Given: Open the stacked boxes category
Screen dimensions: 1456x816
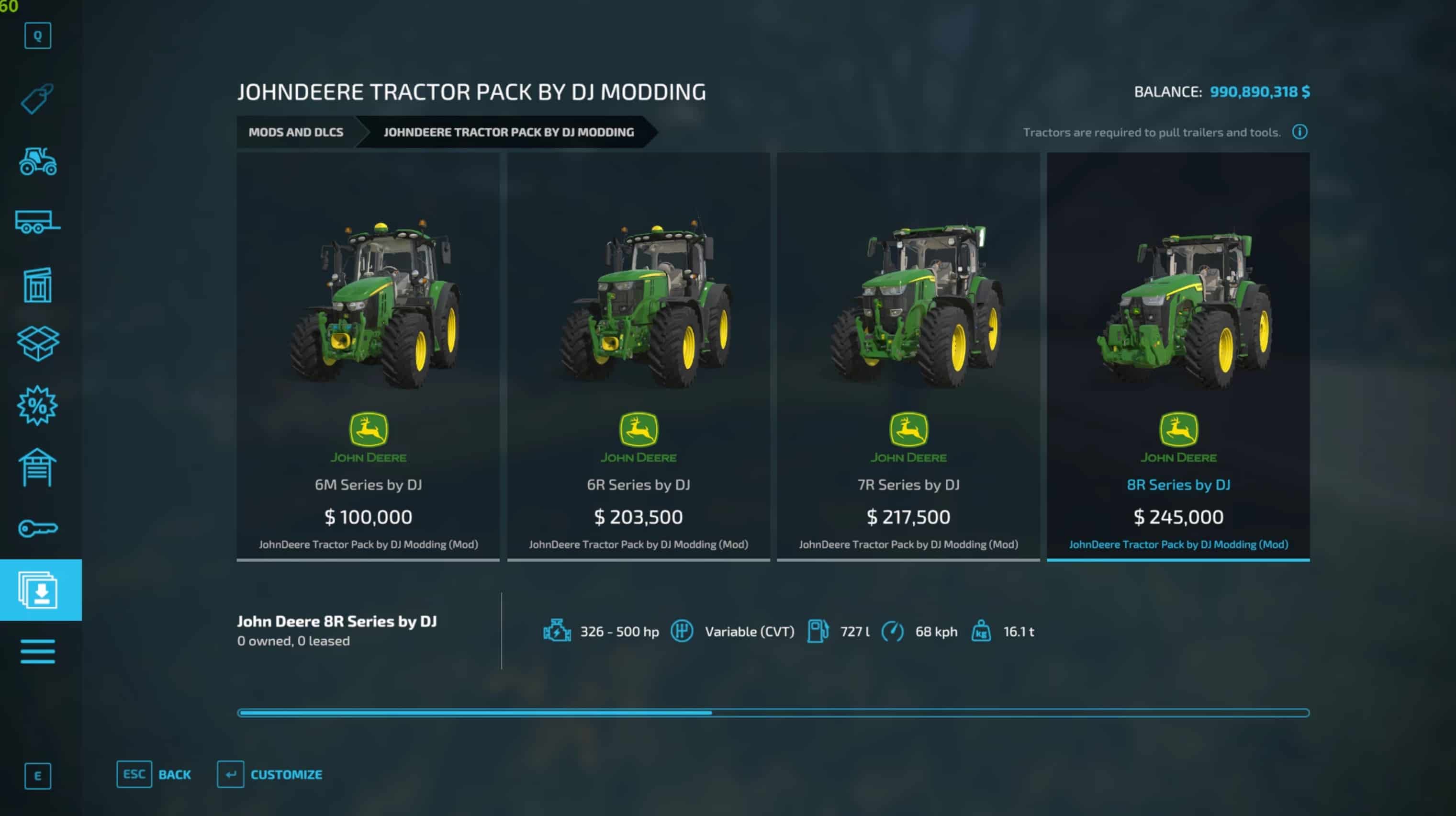Looking at the screenshot, I should pyautogui.click(x=37, y=343).
